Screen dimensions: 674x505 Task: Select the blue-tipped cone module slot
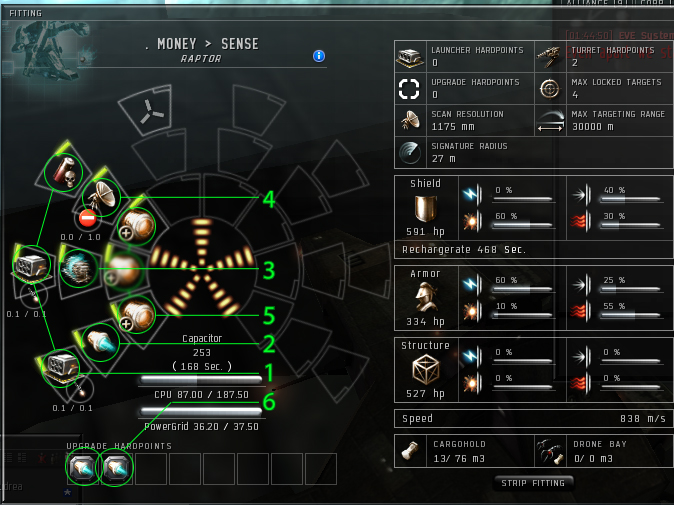pos(101,340)
